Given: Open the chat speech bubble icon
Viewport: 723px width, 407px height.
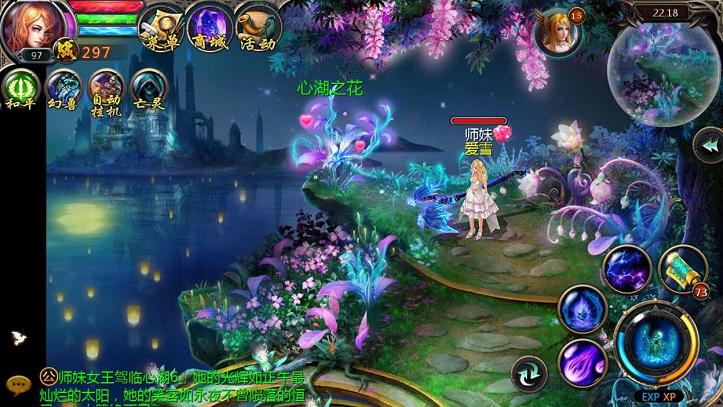Looking at the screenshot, I should 17,383.
